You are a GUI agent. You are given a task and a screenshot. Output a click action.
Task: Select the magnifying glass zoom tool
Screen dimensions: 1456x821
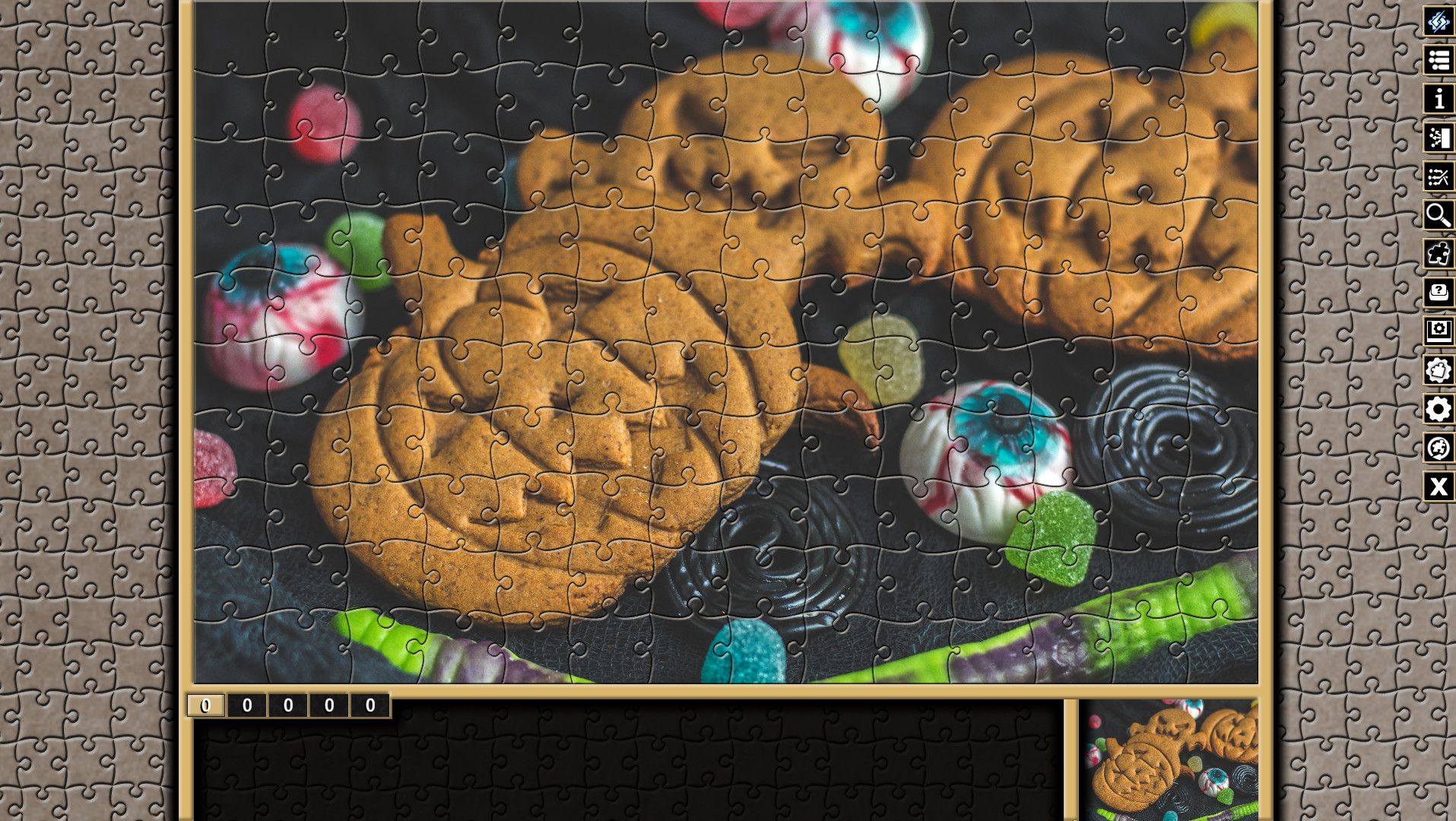pos(1438,216)
